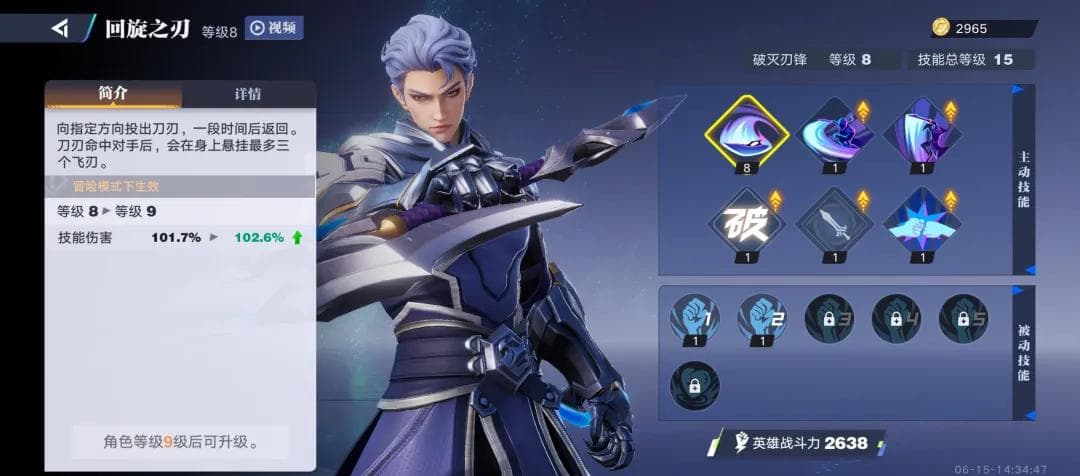The width and height of the screenshot is (1080, 476).
Task: Tap the locked passive skill slot 3
Action: 829,318
